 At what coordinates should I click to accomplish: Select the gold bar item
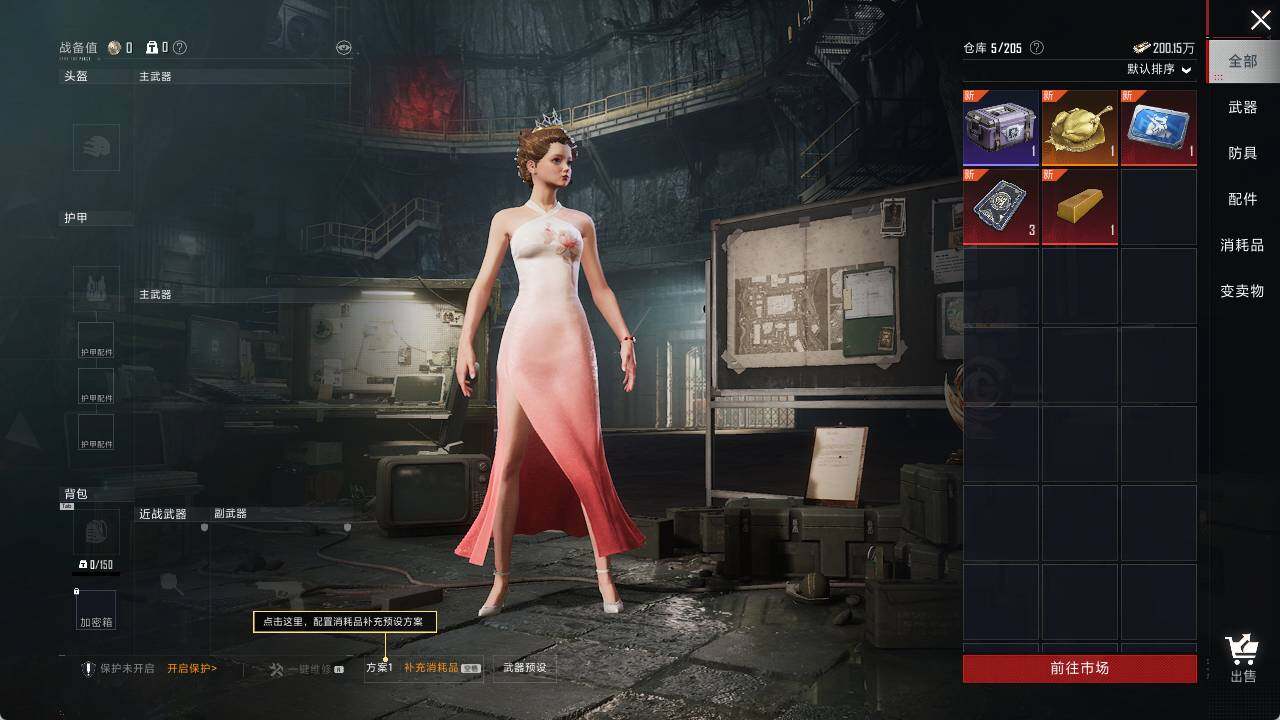click(1080, 207)
